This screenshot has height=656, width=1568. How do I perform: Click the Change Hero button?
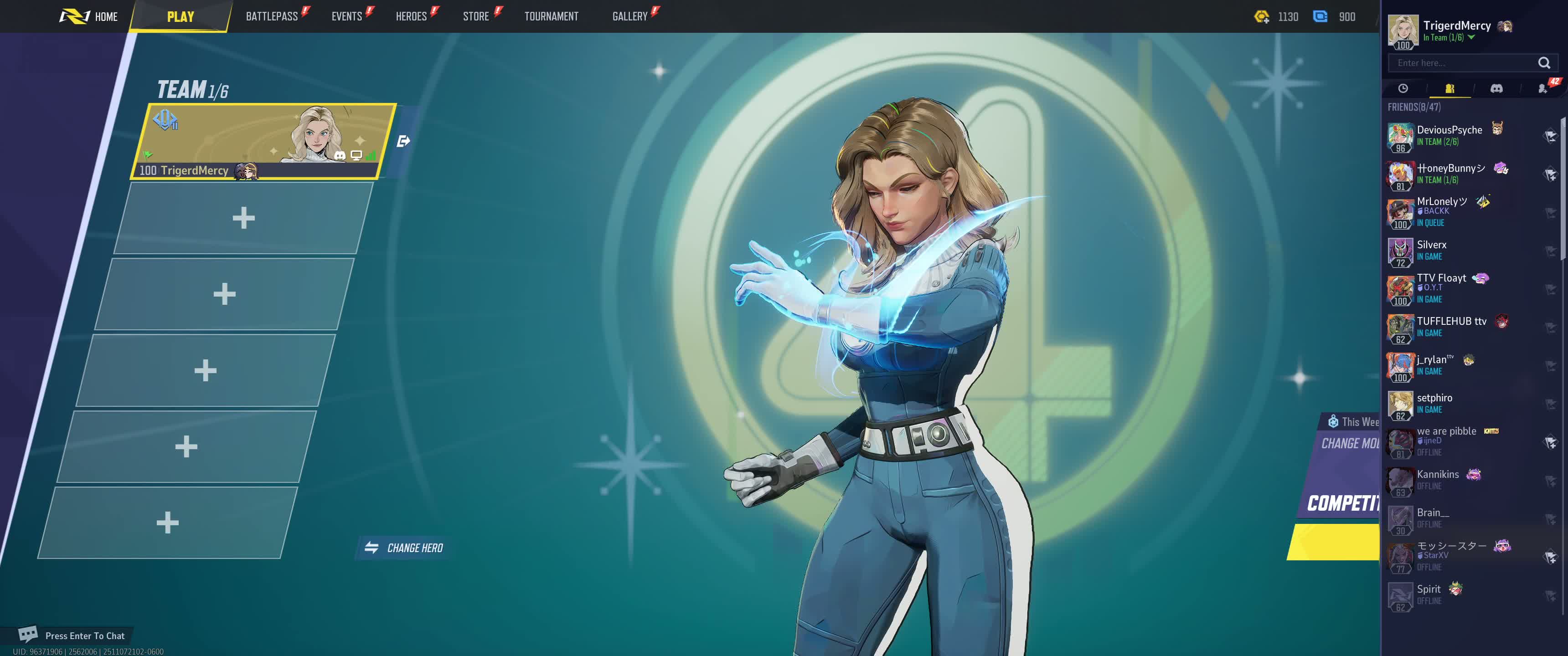[x=404, y=548]
